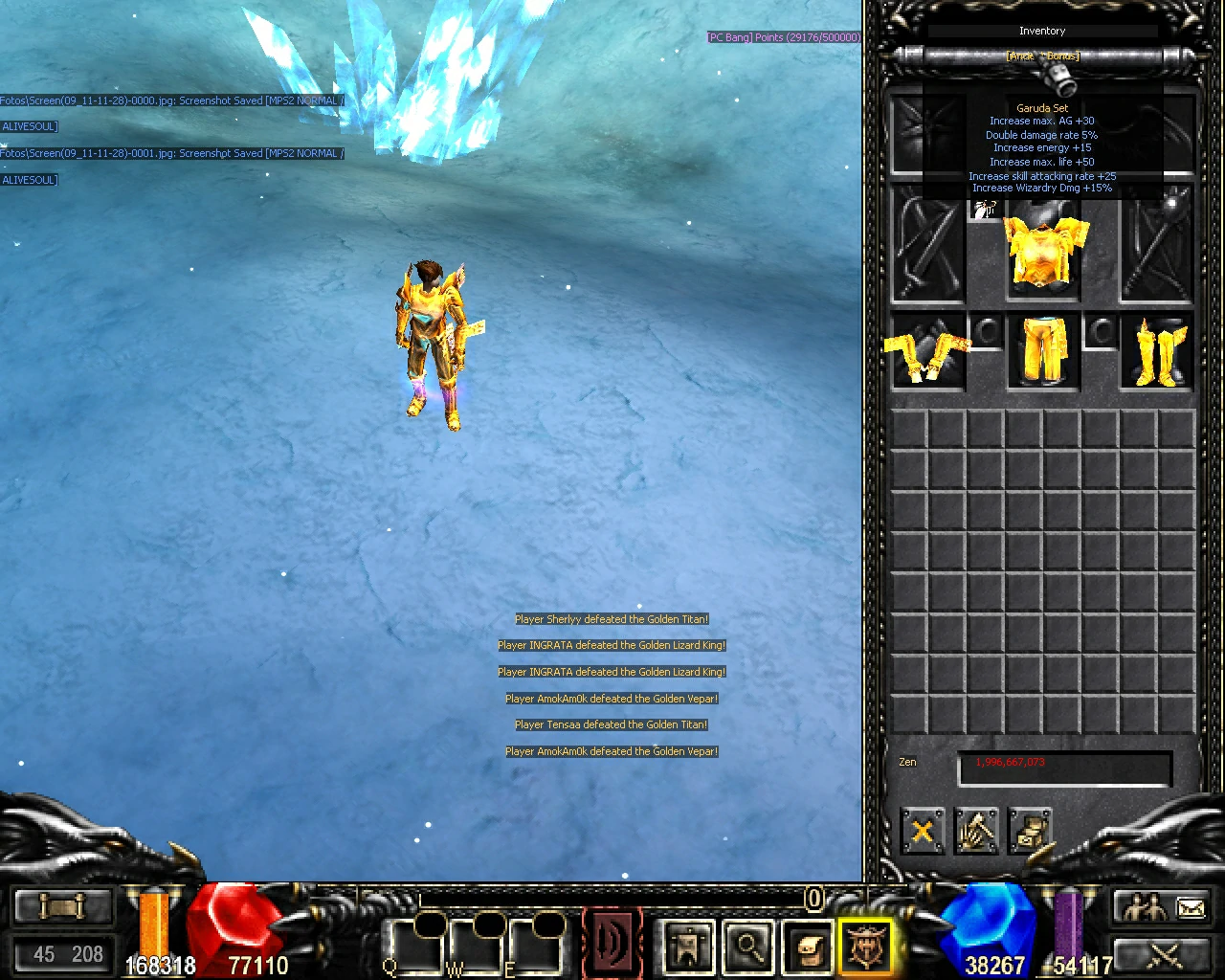Select the weapon skill book on the hotbar
Screen dimensions: 1225x980
tap(612, 943)
